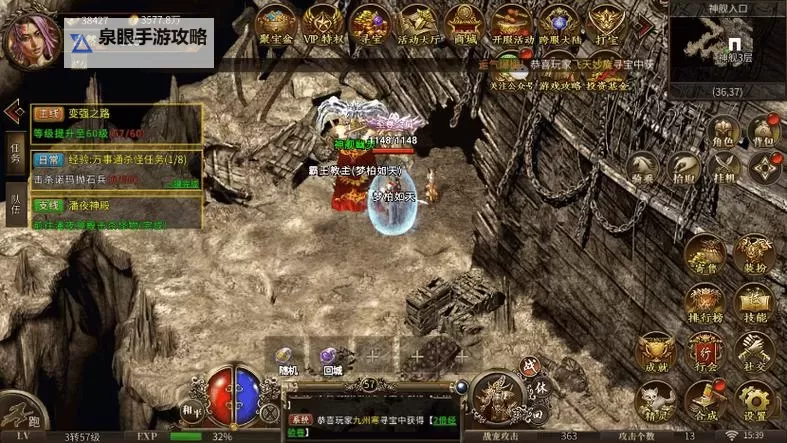Click the minimap of 神殿入口
The height and width of the screenshot is (443, 787).
(x=727, y=48)
